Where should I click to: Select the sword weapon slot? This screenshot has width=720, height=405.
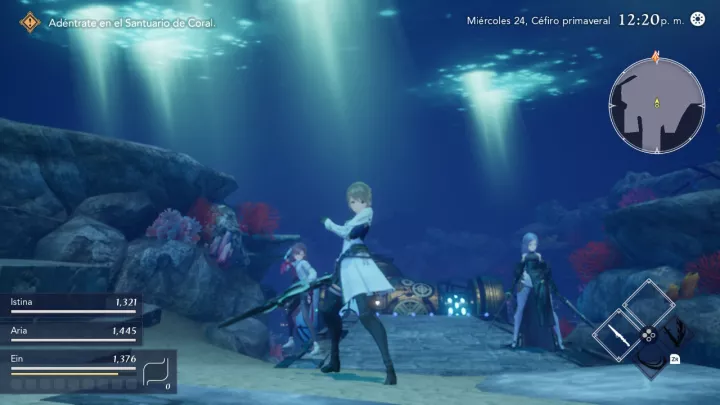617,334
